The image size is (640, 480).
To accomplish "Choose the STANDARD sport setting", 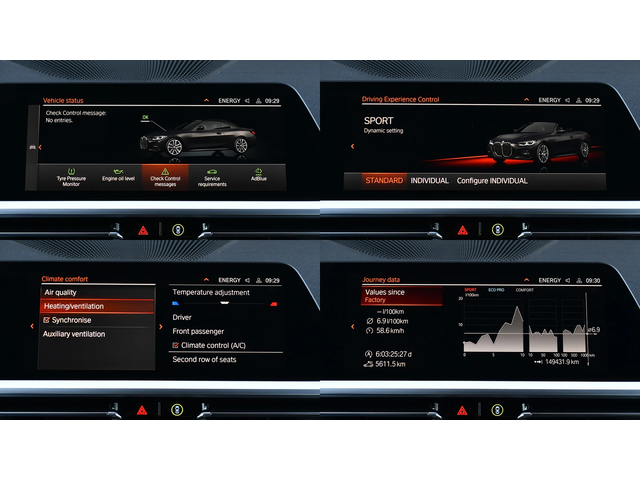I will (x=384, y=181).
